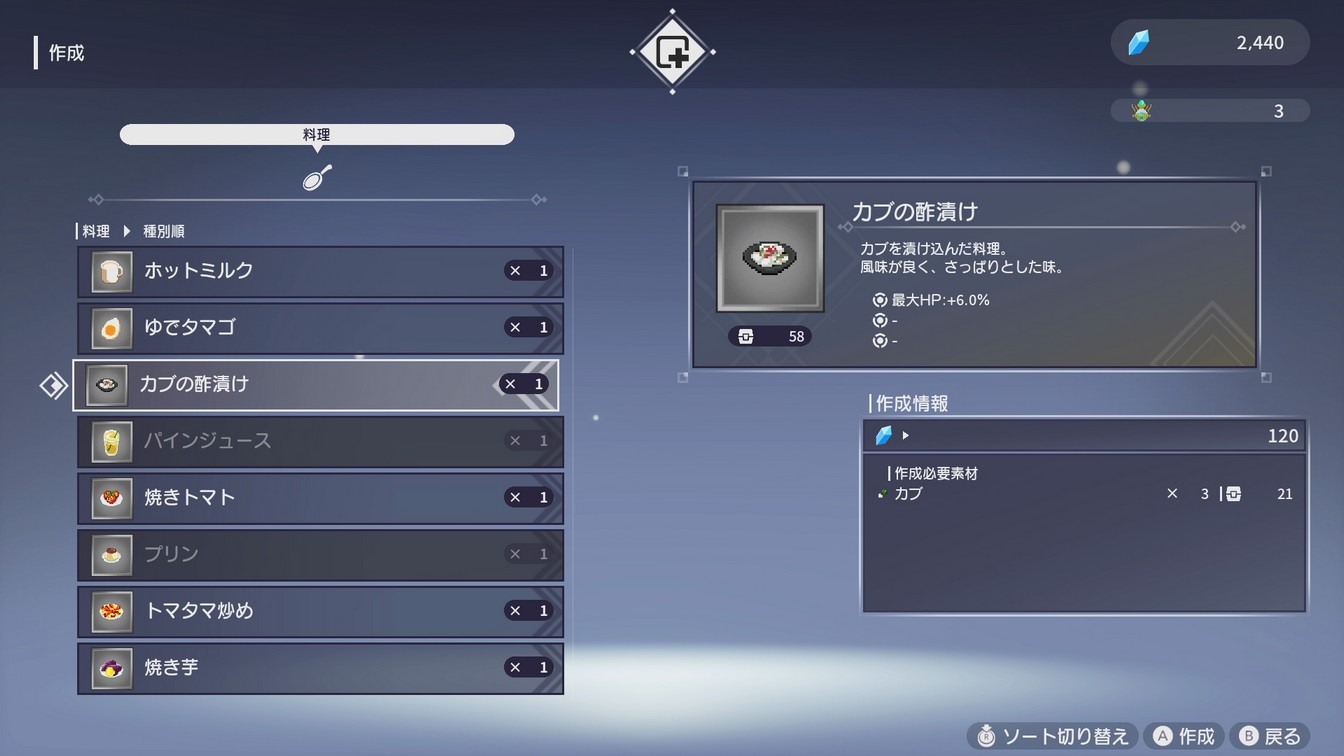Click the ゆでタマゴ boiled egg icon
The width and height of the screenshot is (1344, 756).
coord(110,327)
